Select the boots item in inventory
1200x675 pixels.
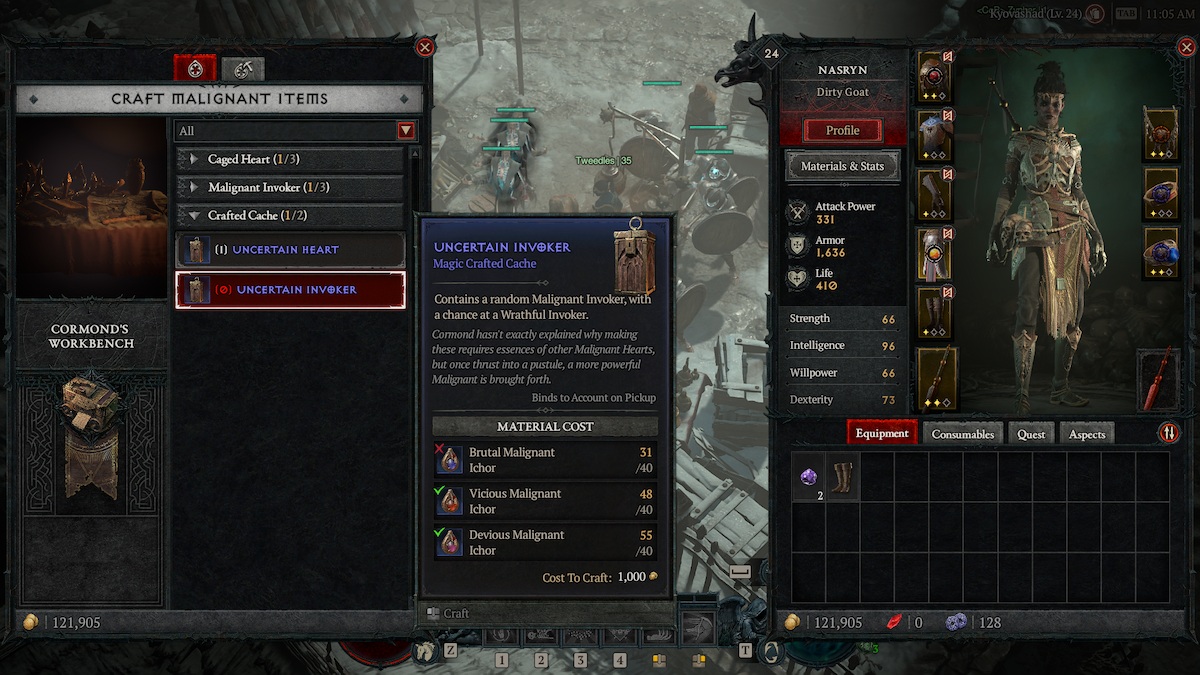(843, 477)
